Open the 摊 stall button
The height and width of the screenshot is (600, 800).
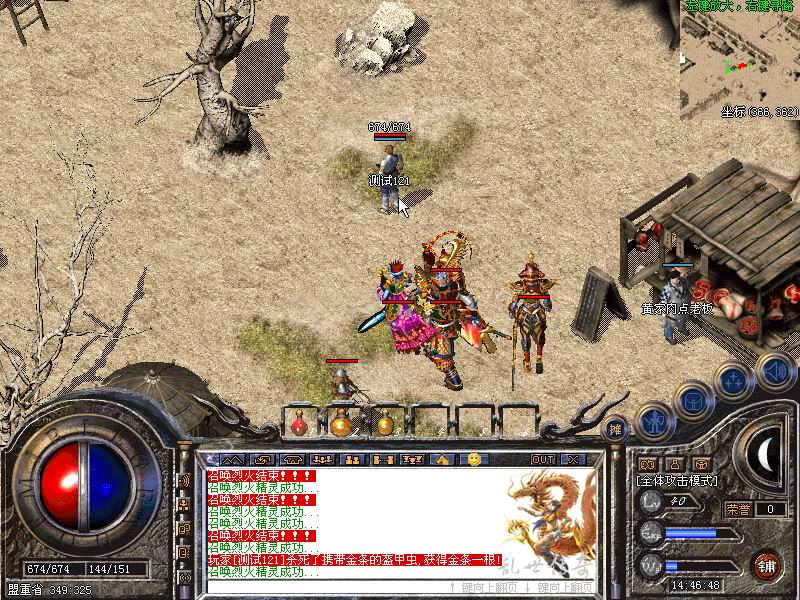615,428
